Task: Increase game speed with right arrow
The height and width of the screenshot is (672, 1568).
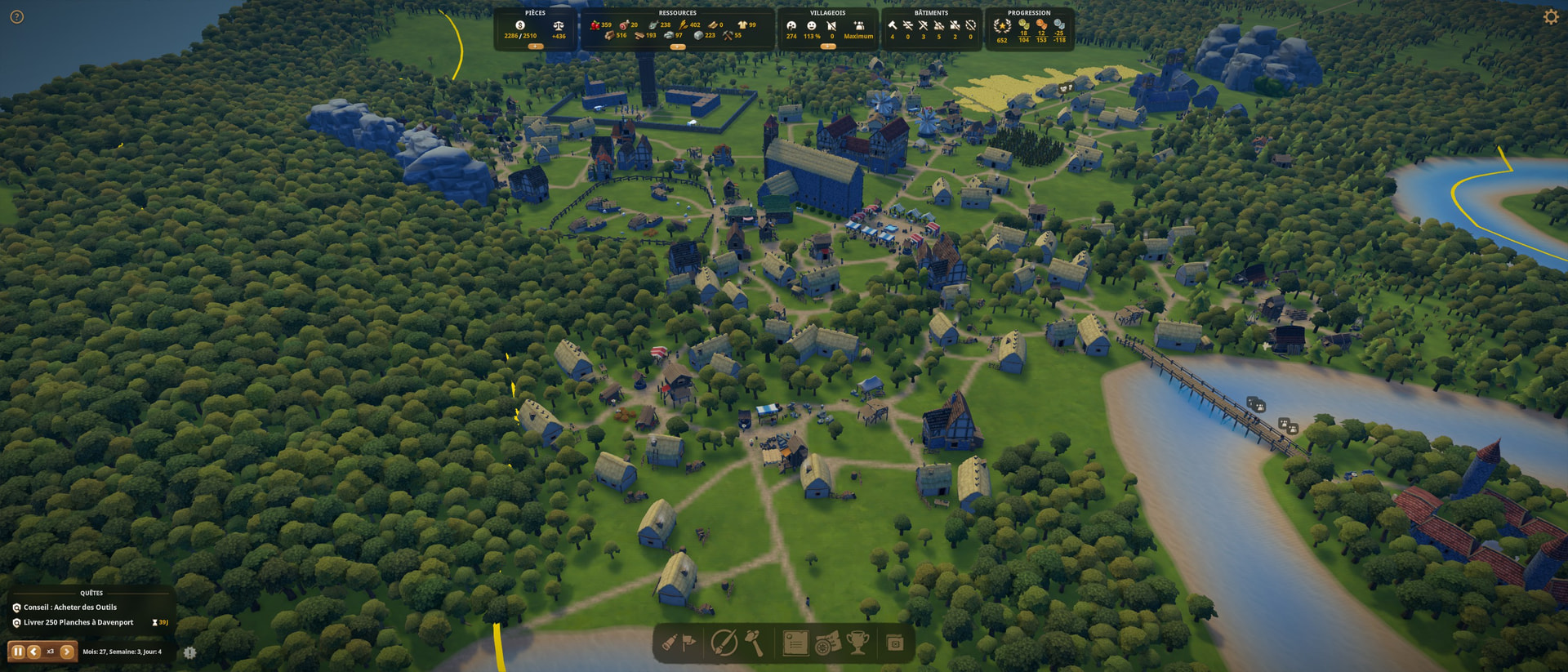Action: [x=67, y=652]
